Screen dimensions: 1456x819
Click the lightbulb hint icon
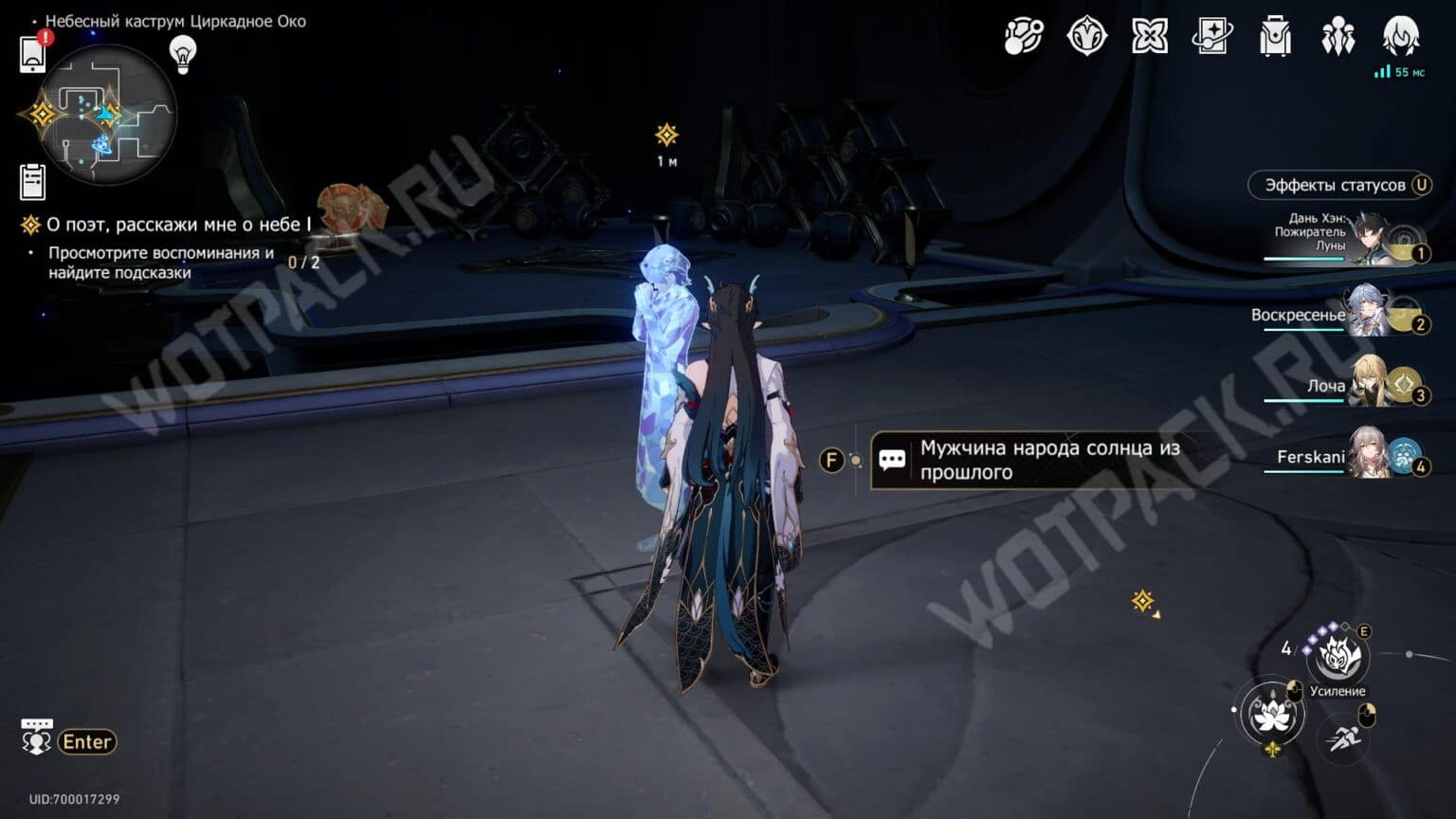[x=181, y=54]
